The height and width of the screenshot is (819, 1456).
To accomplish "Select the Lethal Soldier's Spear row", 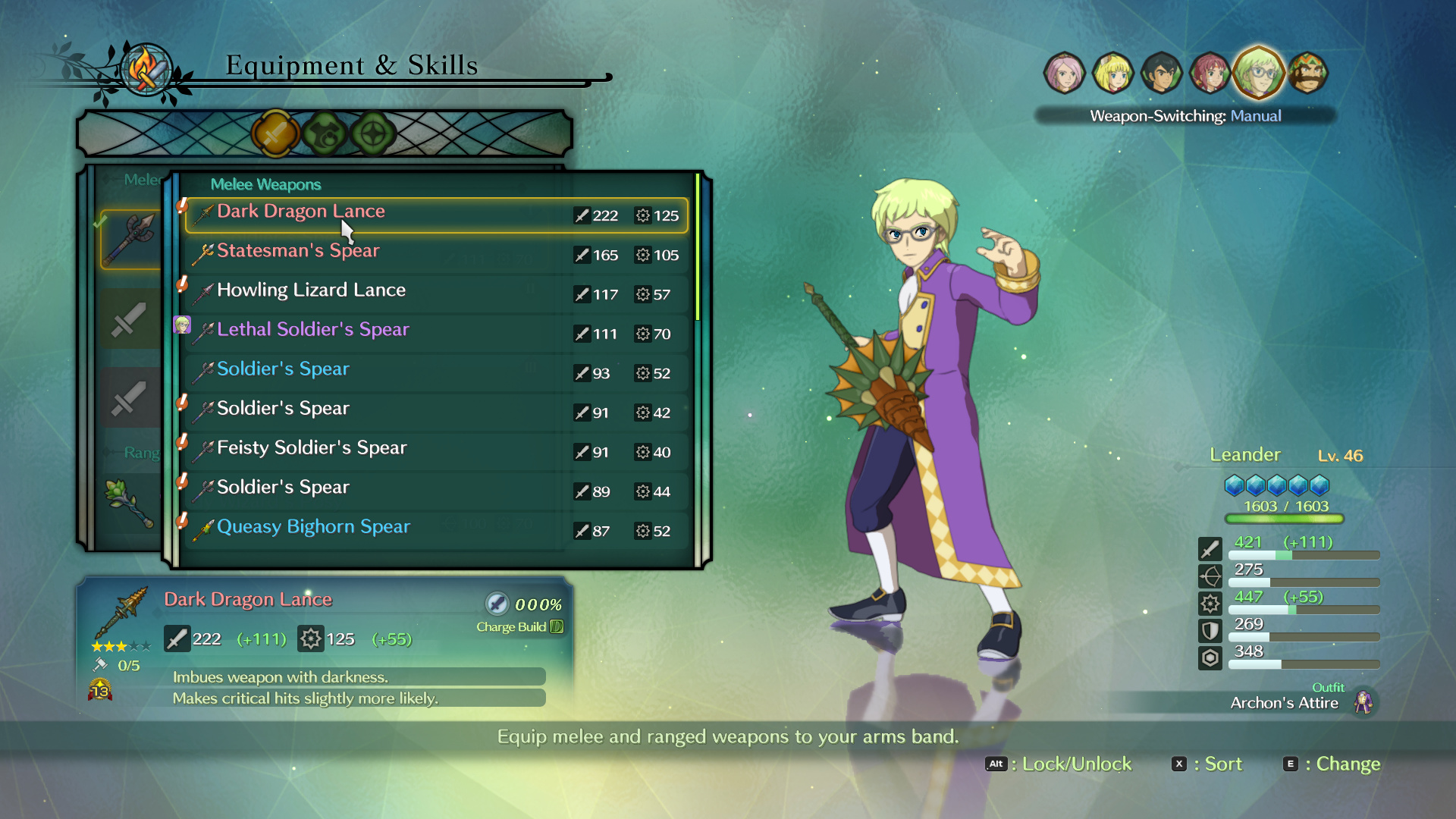I will coord(436,333).
